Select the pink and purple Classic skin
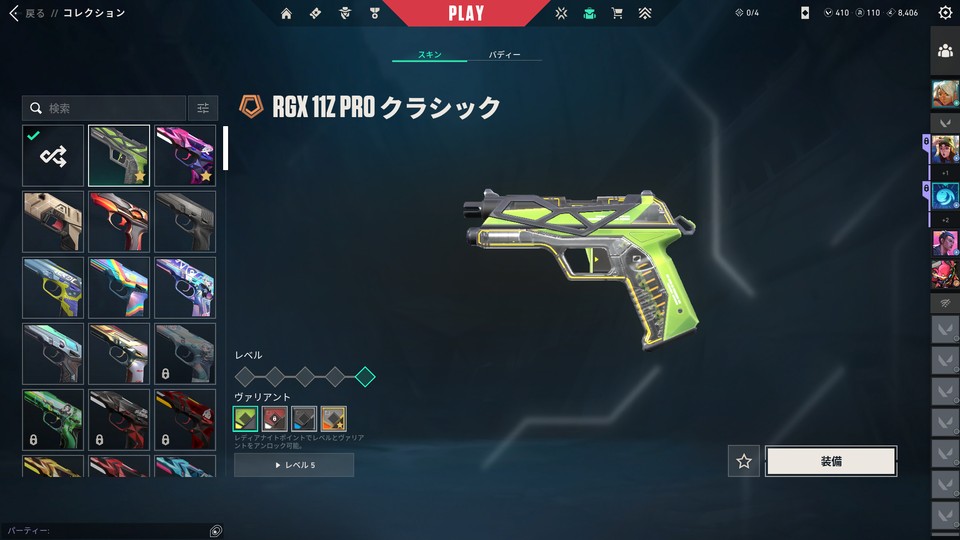The width and height of the screenshot is (960, 540). point(185,155)
